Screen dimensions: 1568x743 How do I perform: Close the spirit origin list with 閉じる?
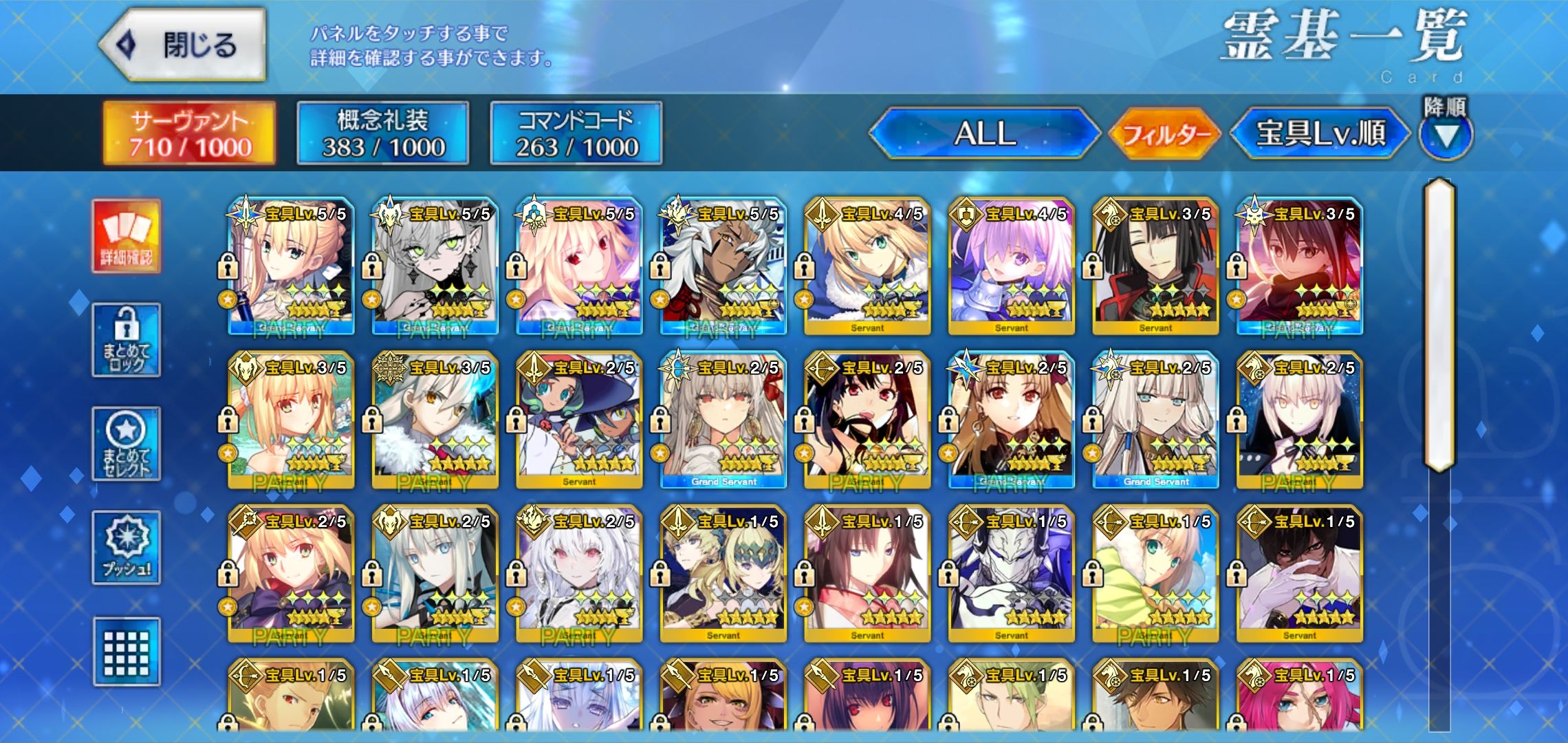click(182, 45)
